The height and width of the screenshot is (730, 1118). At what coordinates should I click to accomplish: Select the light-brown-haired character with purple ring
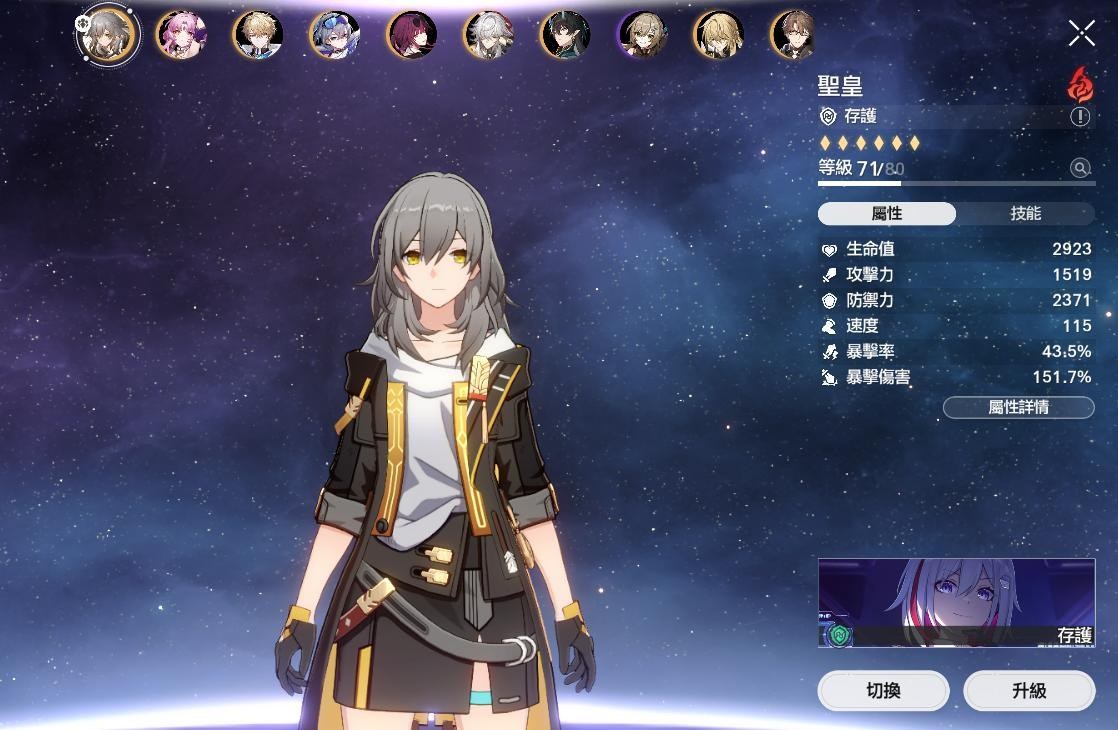tap(642, 35)
